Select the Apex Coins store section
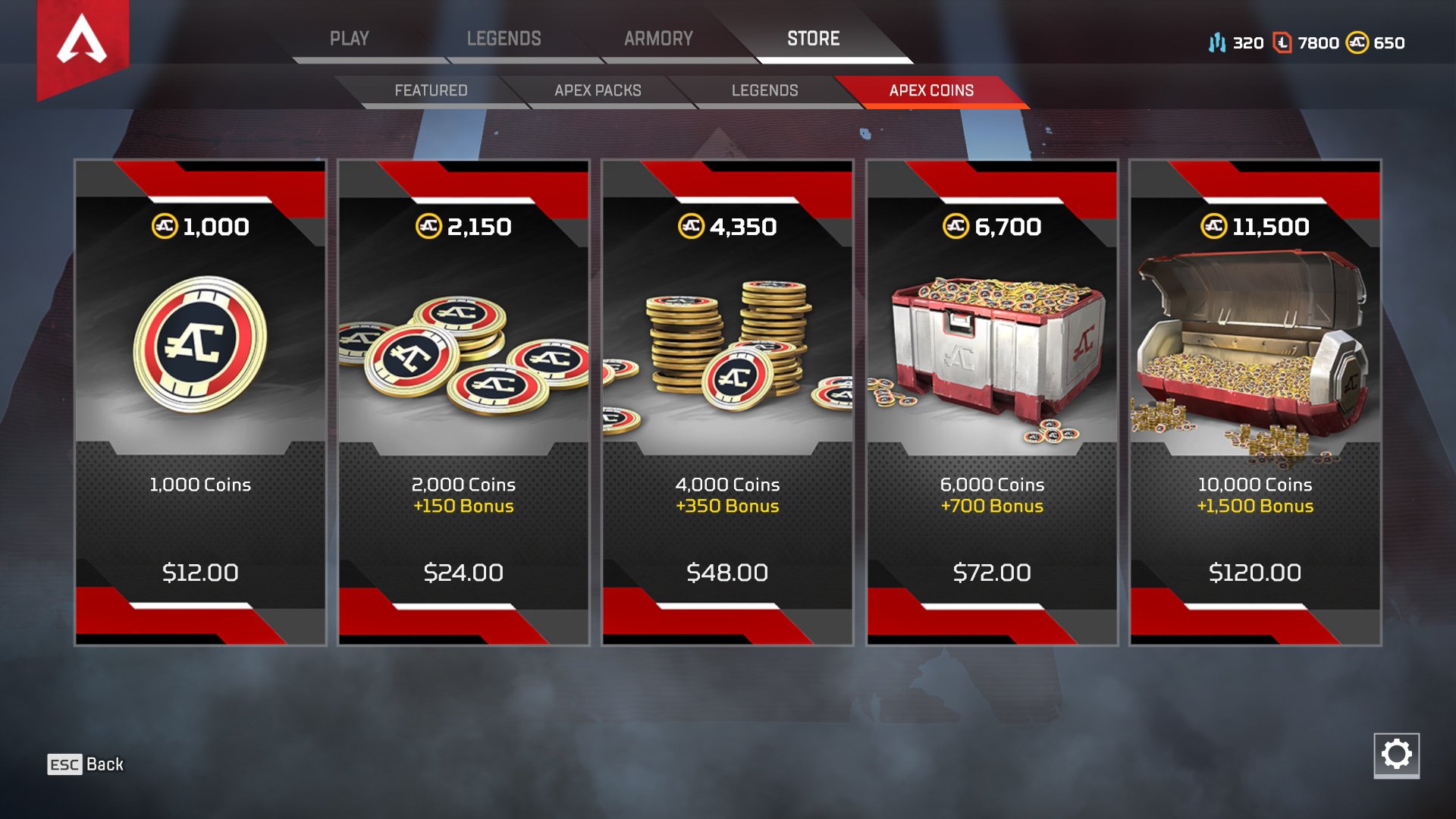The height and width of the screenshot is (819, 1456). tap(931, 90)
